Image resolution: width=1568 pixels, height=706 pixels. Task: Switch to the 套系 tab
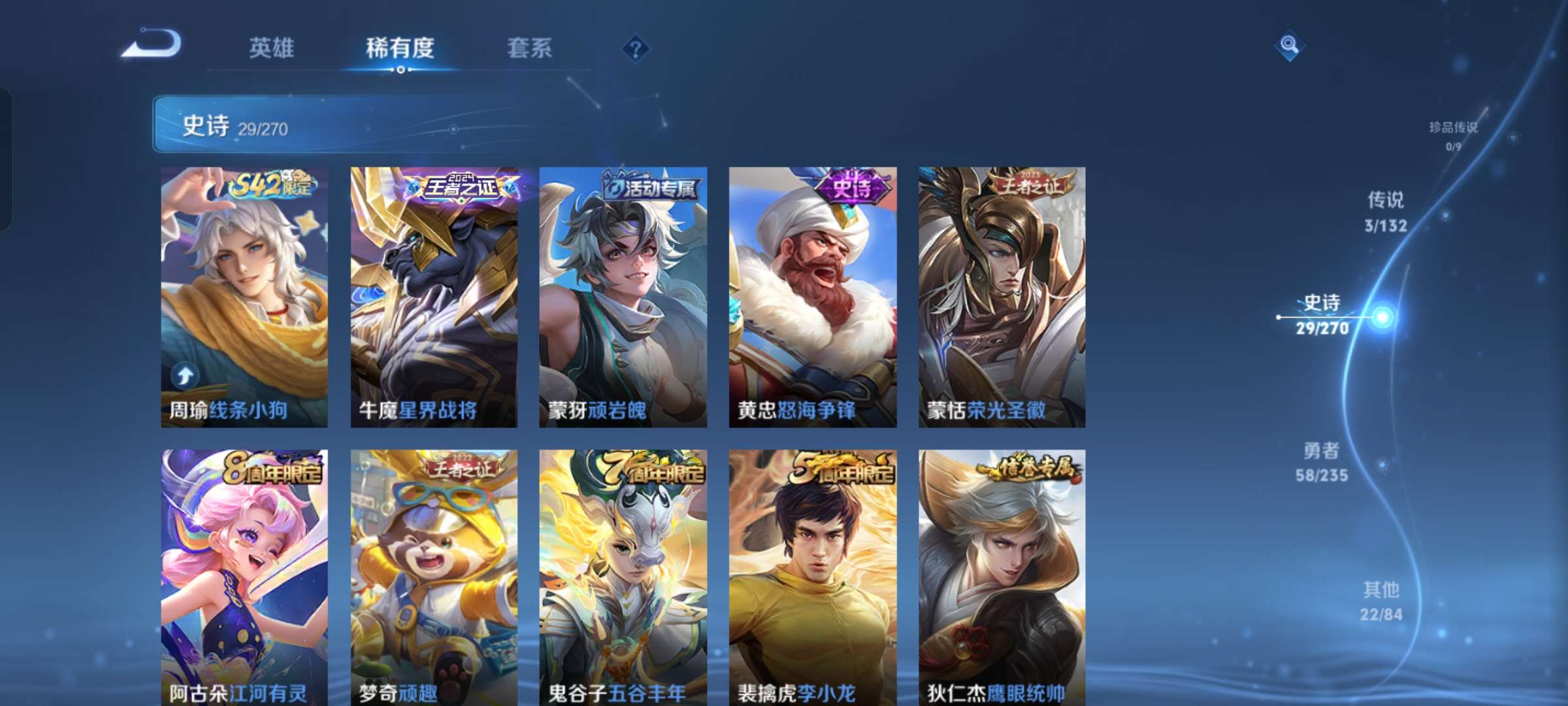pyautogui.click(x=530, y=49)
